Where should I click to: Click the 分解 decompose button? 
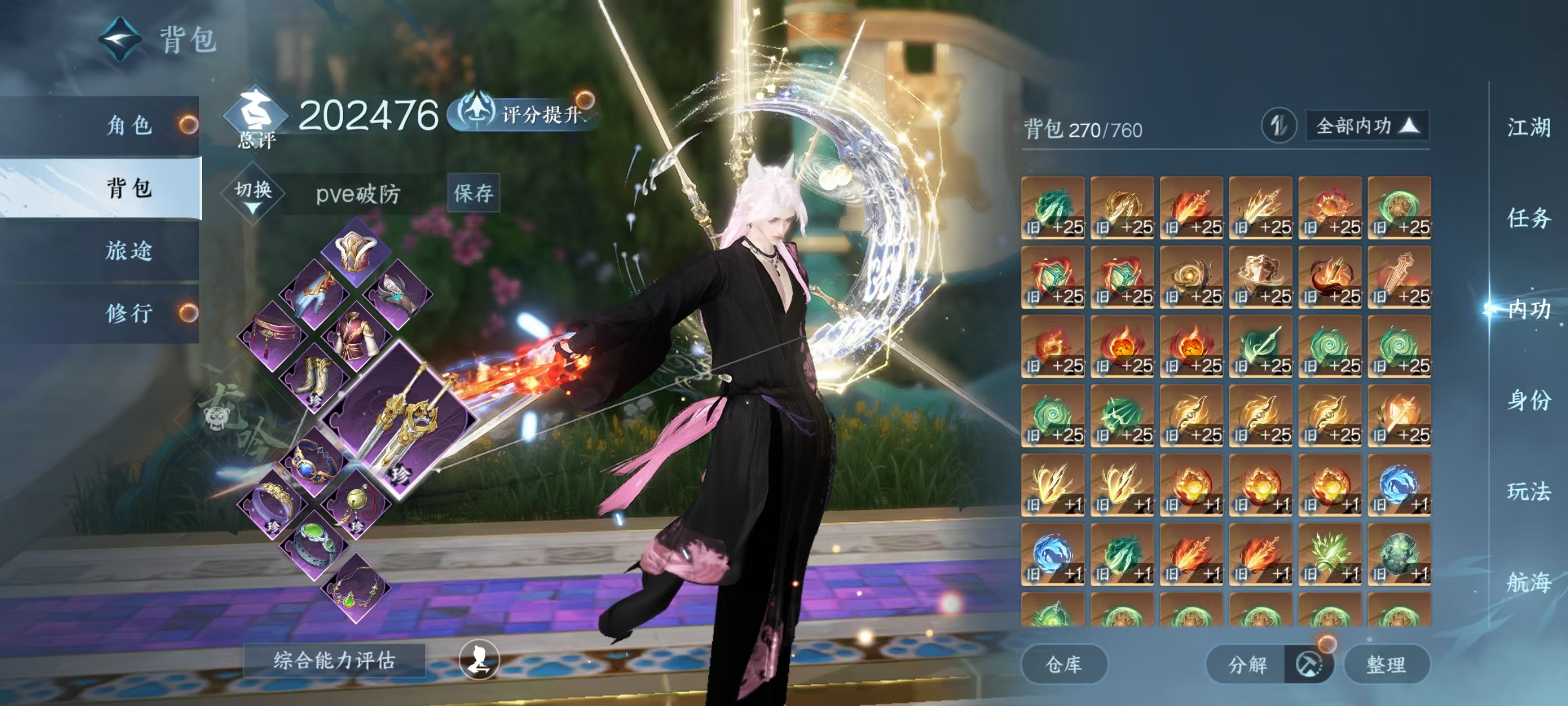[1247, 664]
